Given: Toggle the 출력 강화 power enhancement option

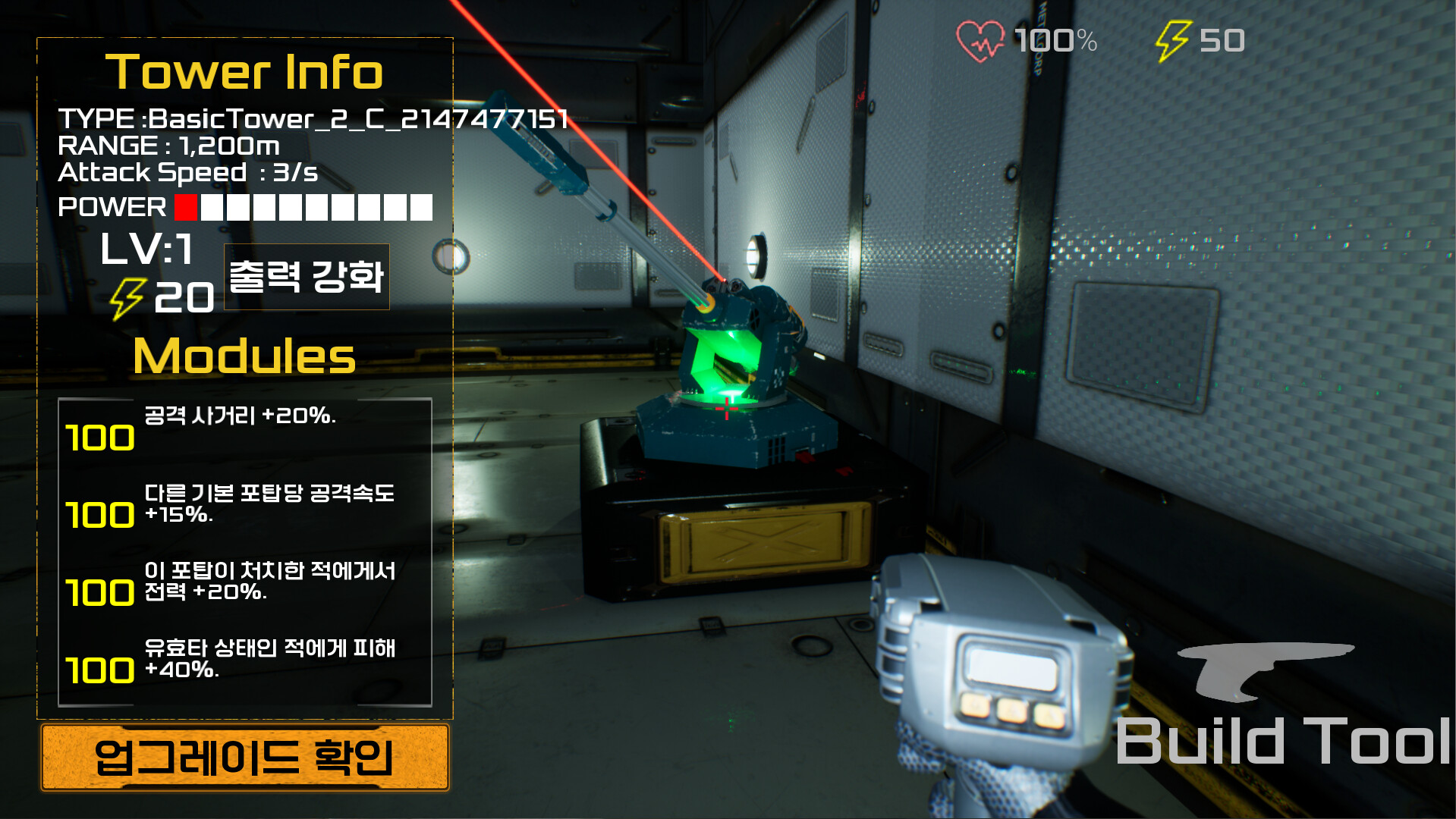Looking at the screenshot, I should click(307, 276).
